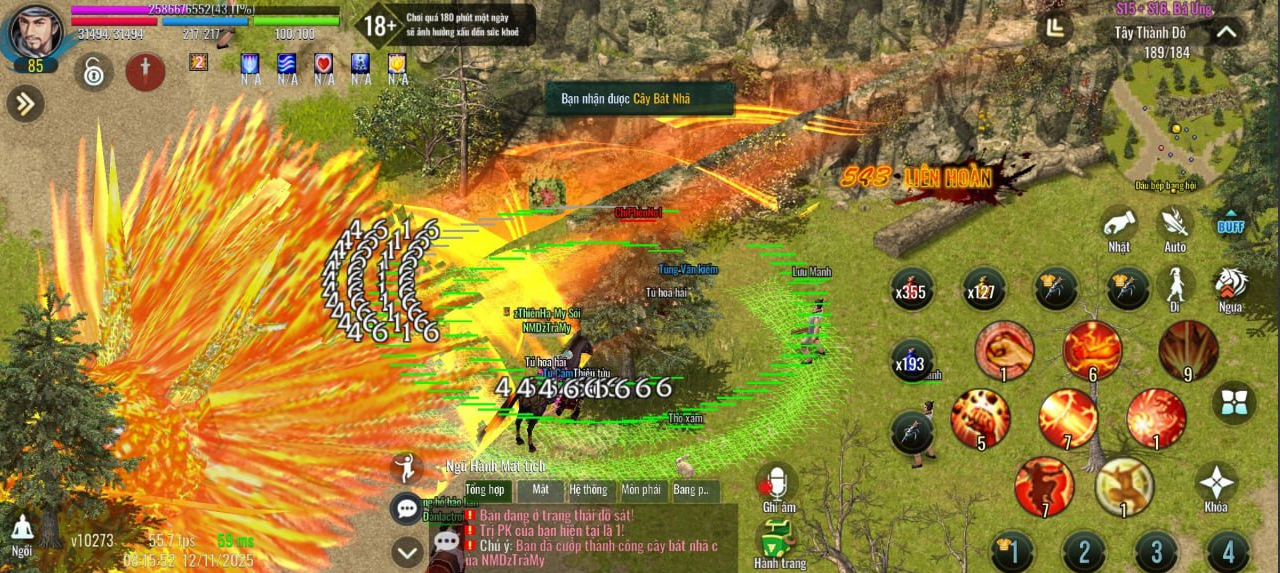1280x573 pixels.
Task: Use the potion slot showing x355
Action: [912, 289]
